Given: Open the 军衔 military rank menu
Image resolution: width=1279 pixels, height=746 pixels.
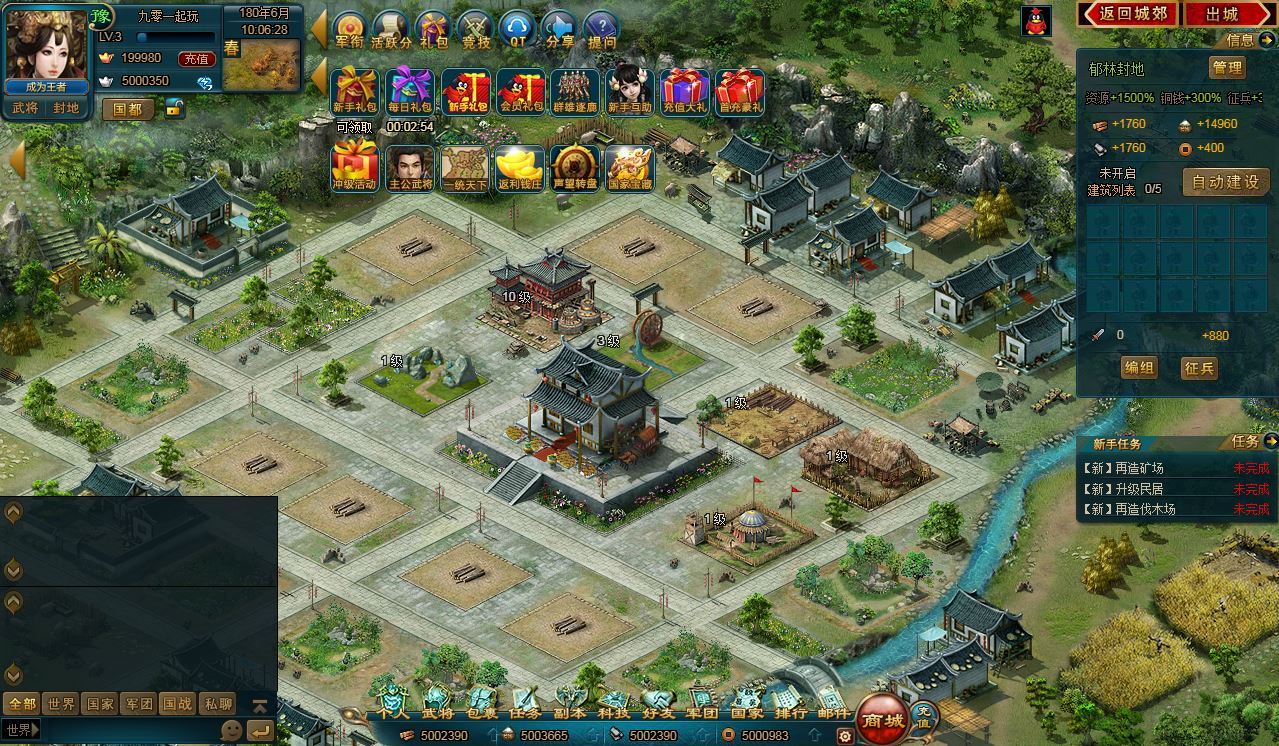Looking at the screenshot, I should (x=350, y=29).
